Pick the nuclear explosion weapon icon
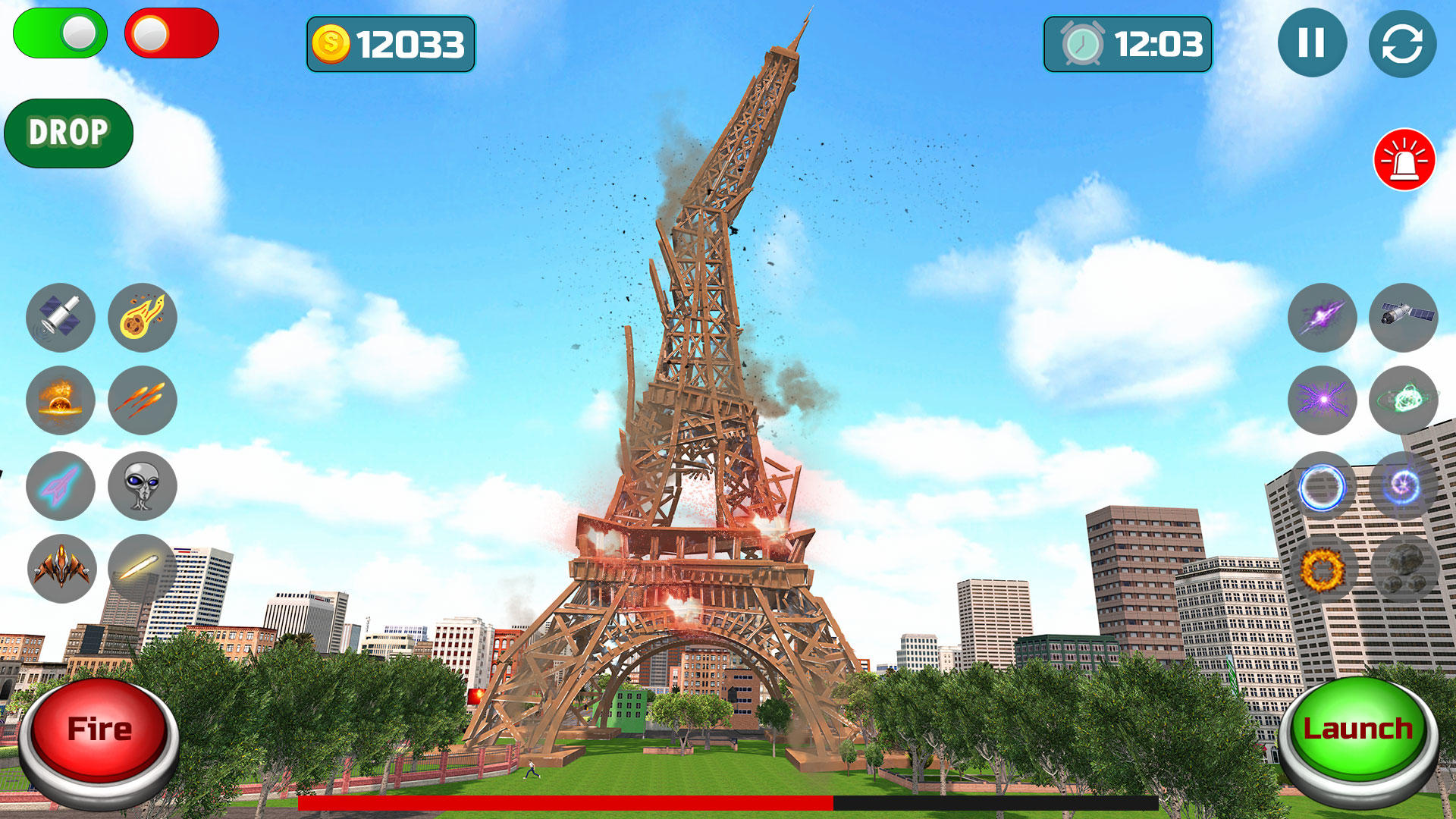 (x=61, y=402)
